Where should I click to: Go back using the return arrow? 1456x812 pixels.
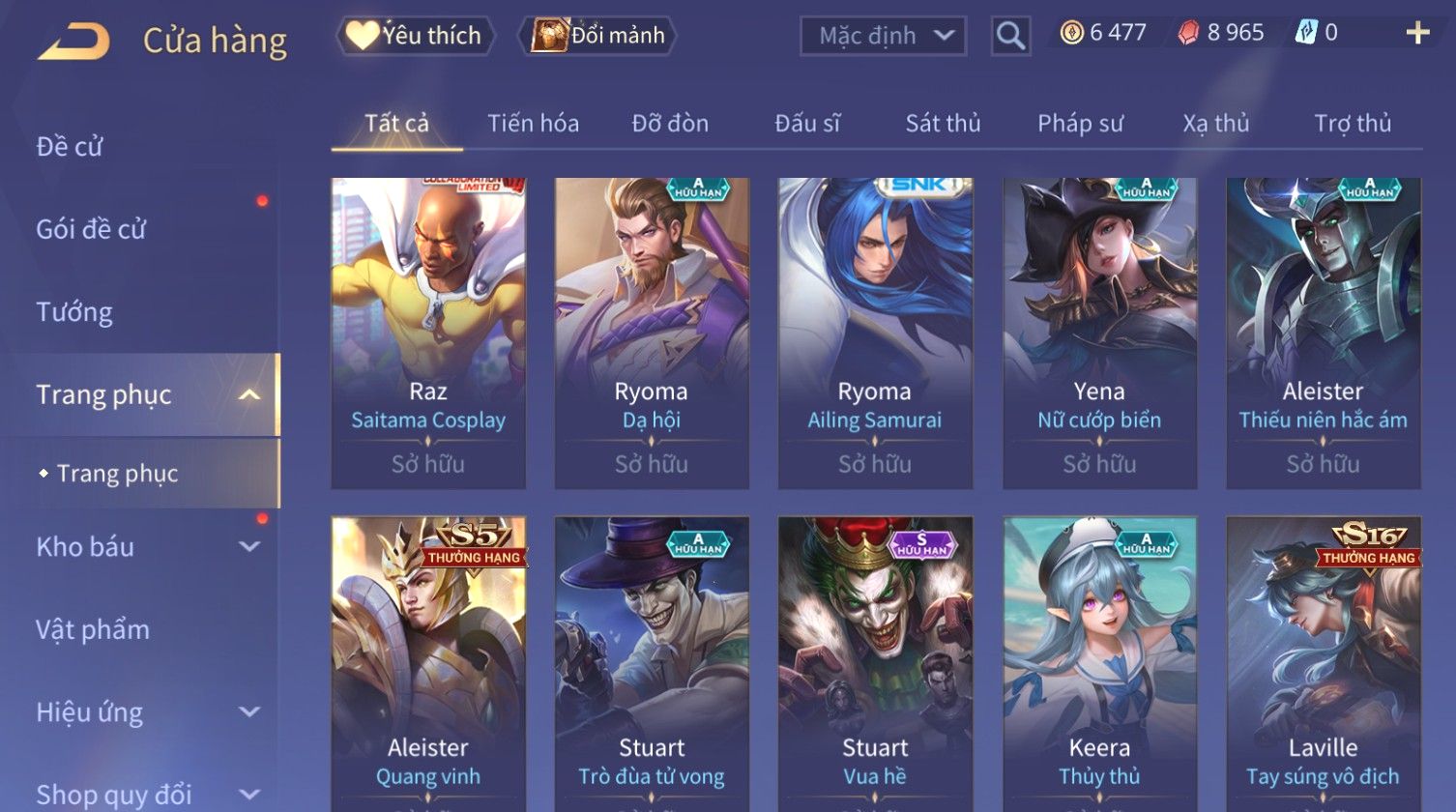pos(74,41)
